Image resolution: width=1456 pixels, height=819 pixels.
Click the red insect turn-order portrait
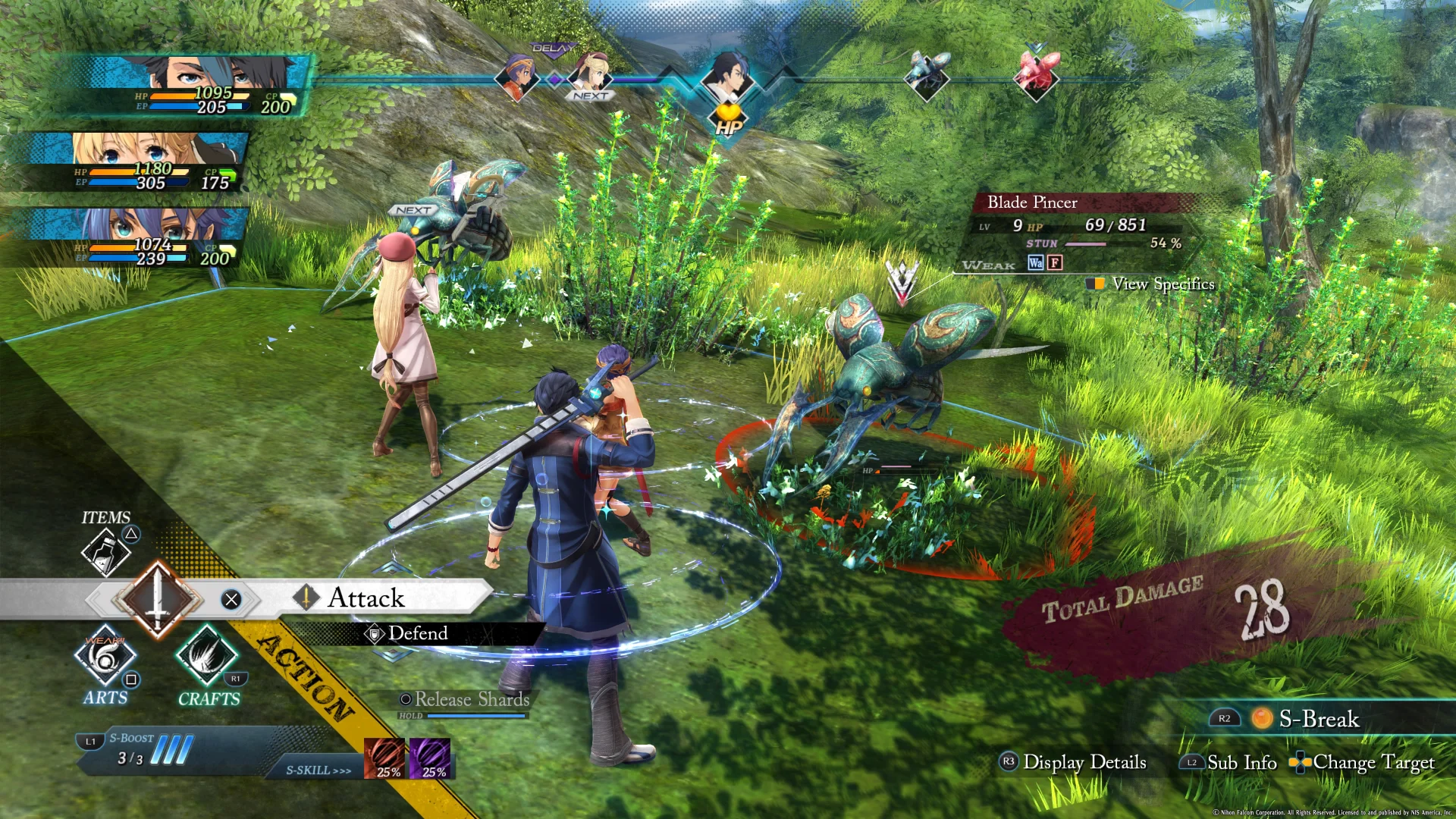(1037, 73)
